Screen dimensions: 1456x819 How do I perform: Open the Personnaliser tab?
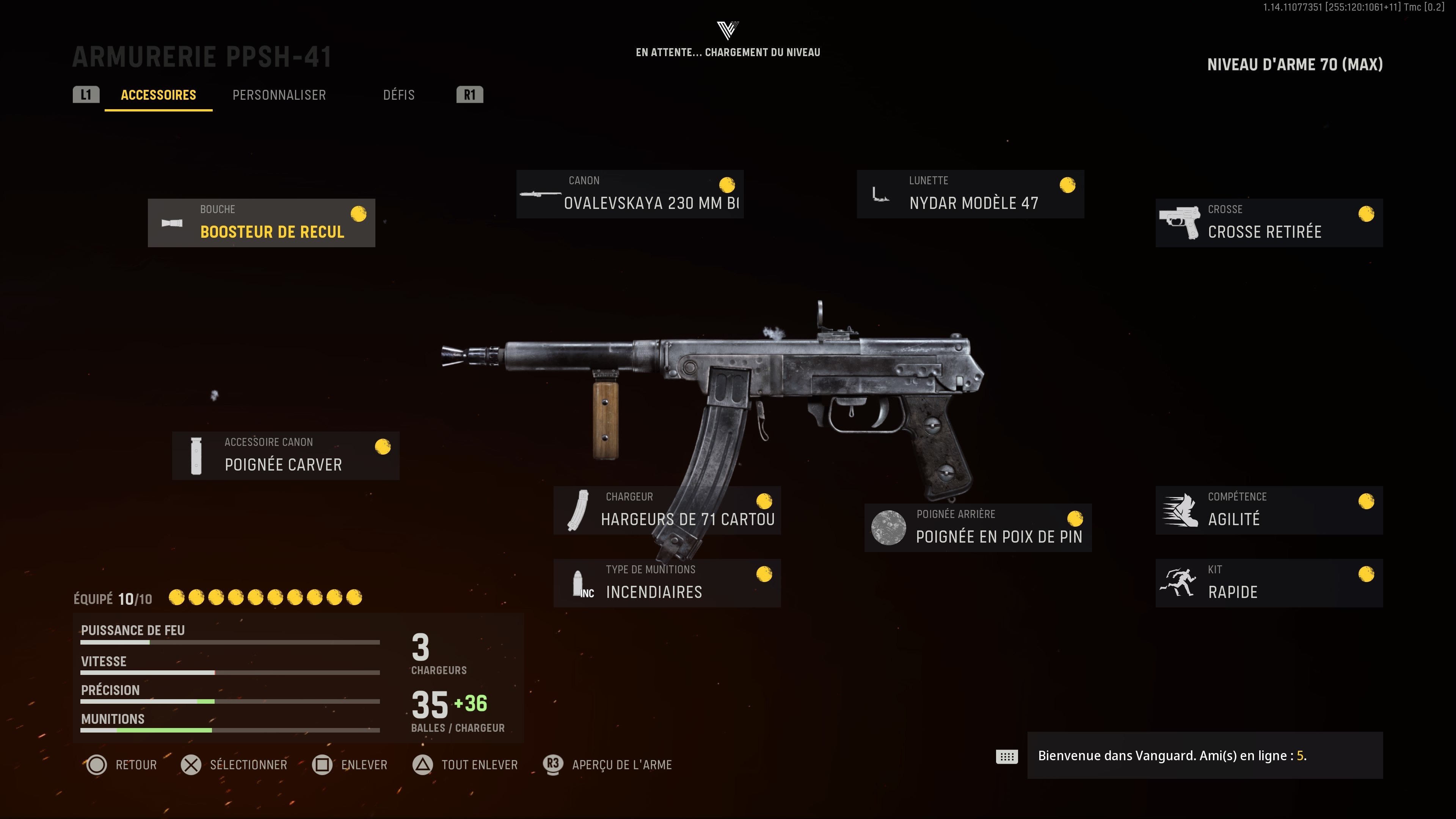[x=279, y=95]
